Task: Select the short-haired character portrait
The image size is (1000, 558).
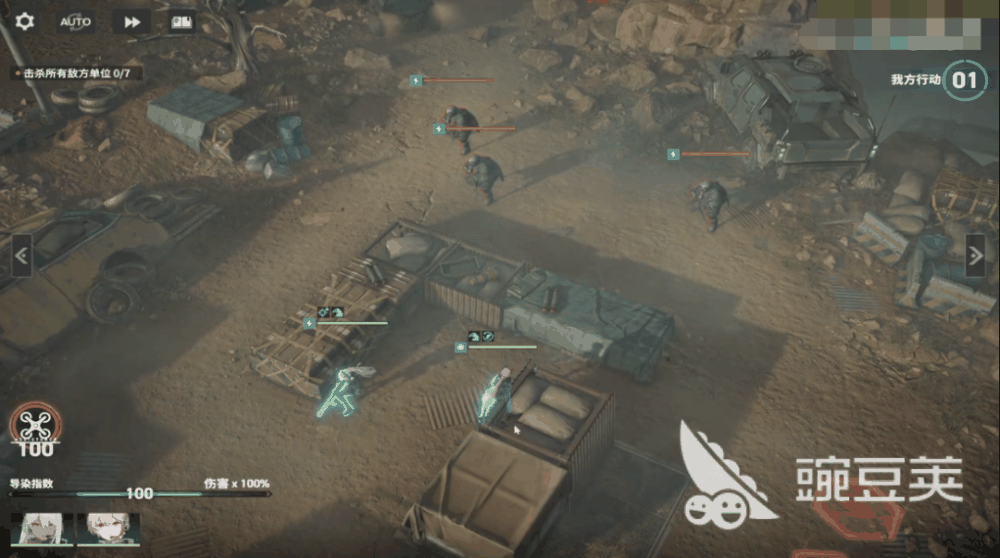Action: [108, 529]
